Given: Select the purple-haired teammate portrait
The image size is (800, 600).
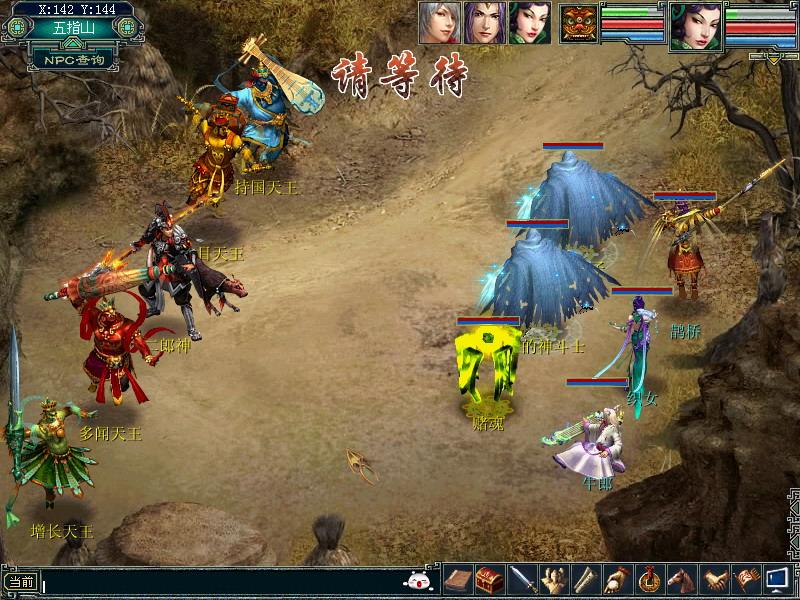Looking at the screenshot, I should click(484, 22).
